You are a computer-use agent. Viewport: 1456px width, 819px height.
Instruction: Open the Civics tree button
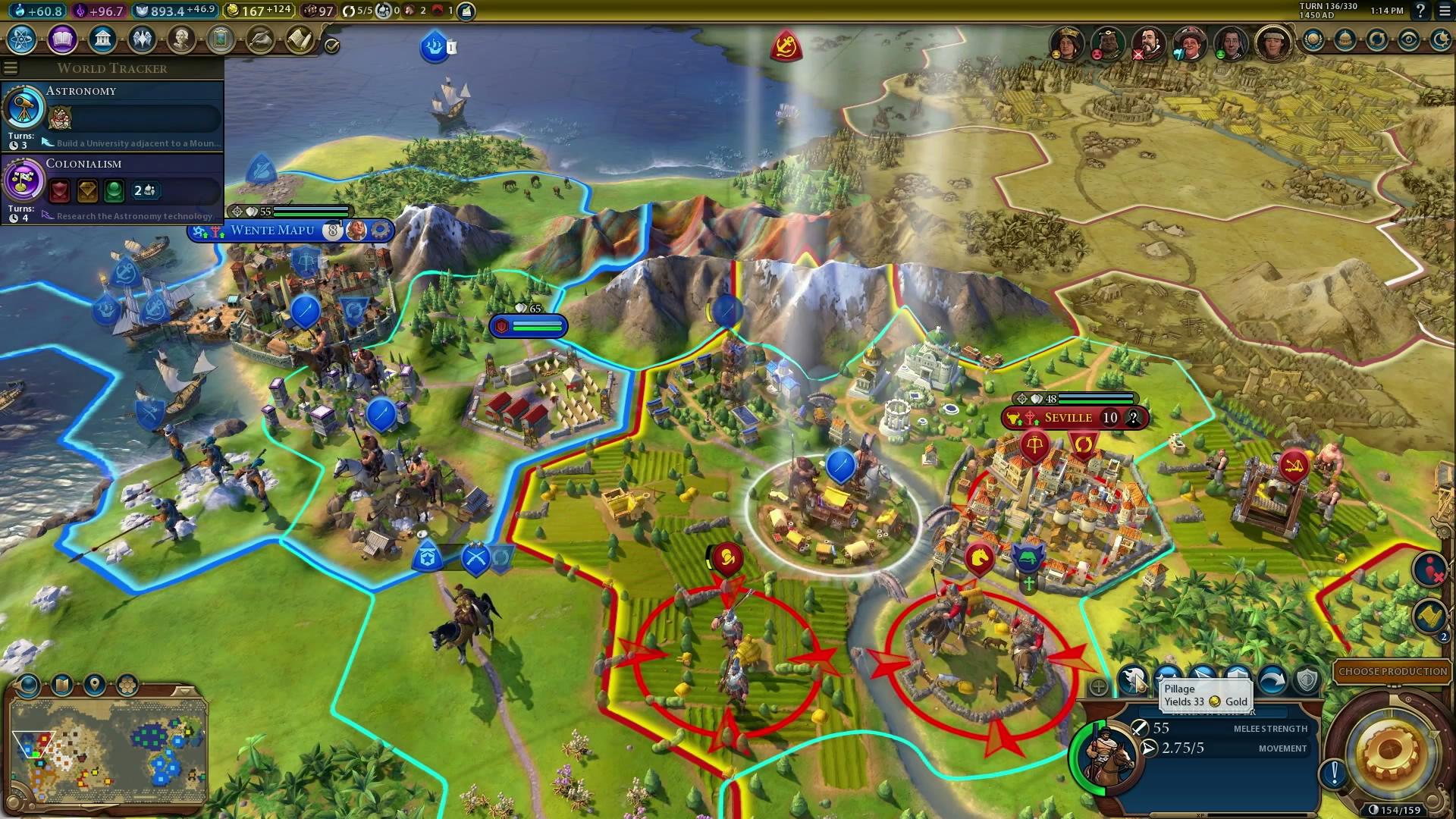(62, 39)
